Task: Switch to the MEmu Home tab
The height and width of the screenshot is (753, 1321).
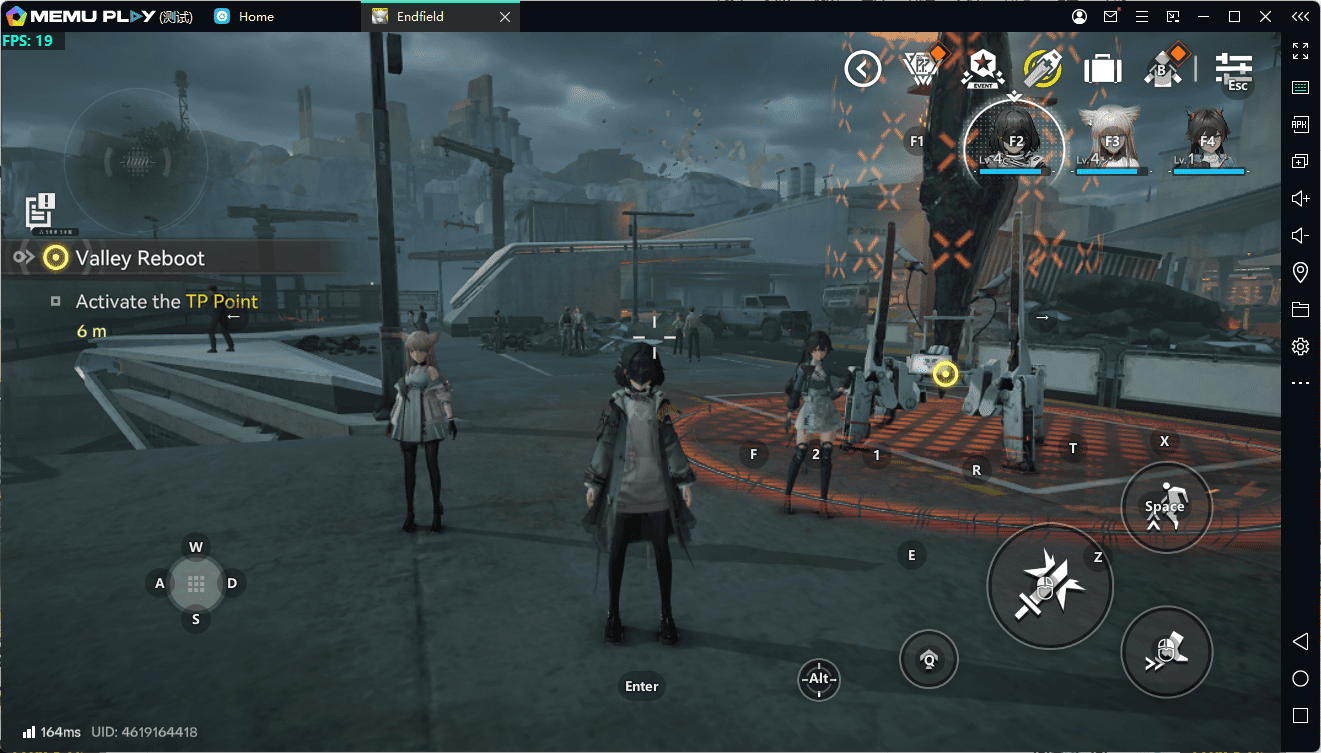Action: pos(256,17)
